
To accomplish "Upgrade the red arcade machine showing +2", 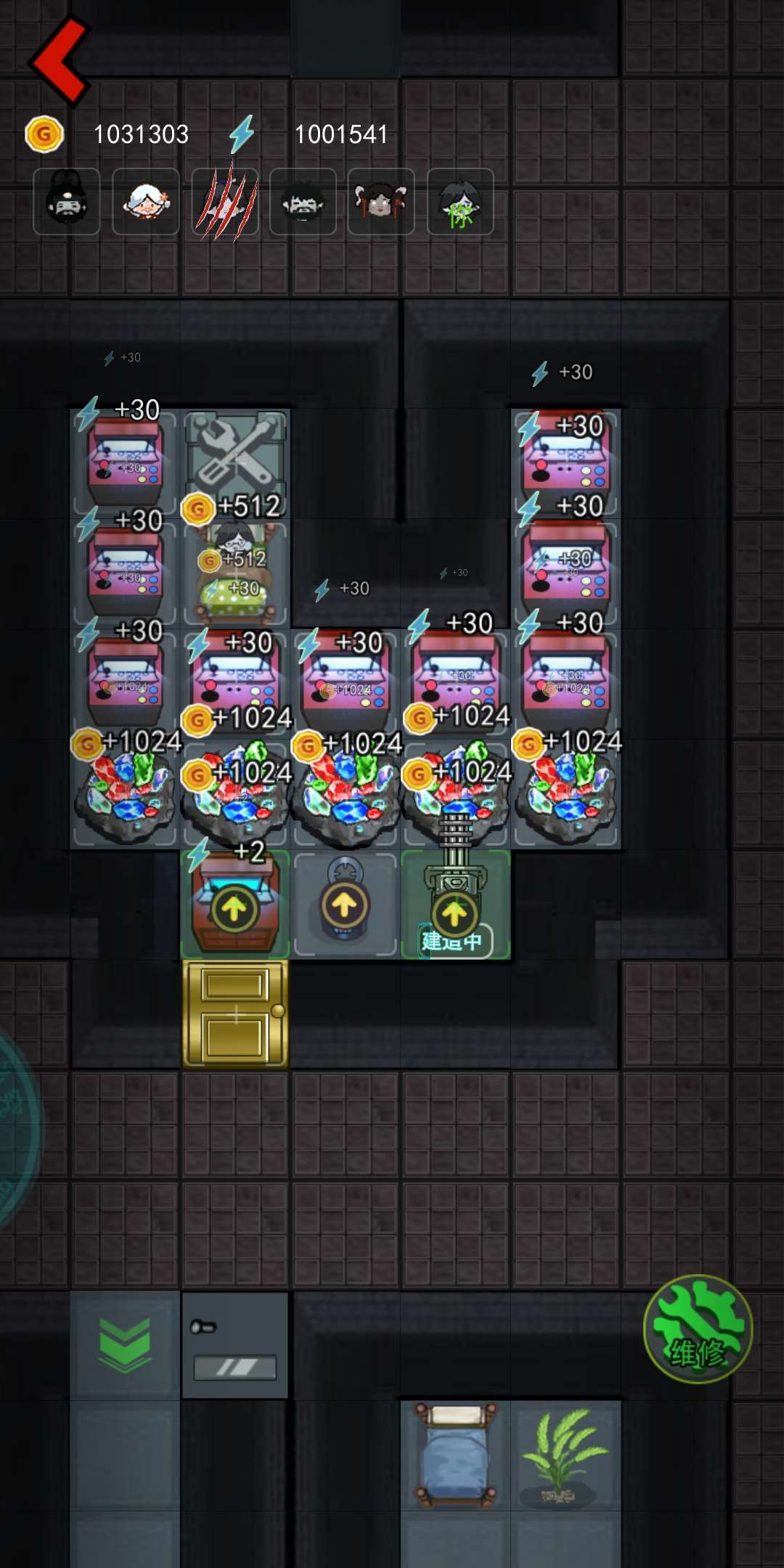I will coord(234,909).
